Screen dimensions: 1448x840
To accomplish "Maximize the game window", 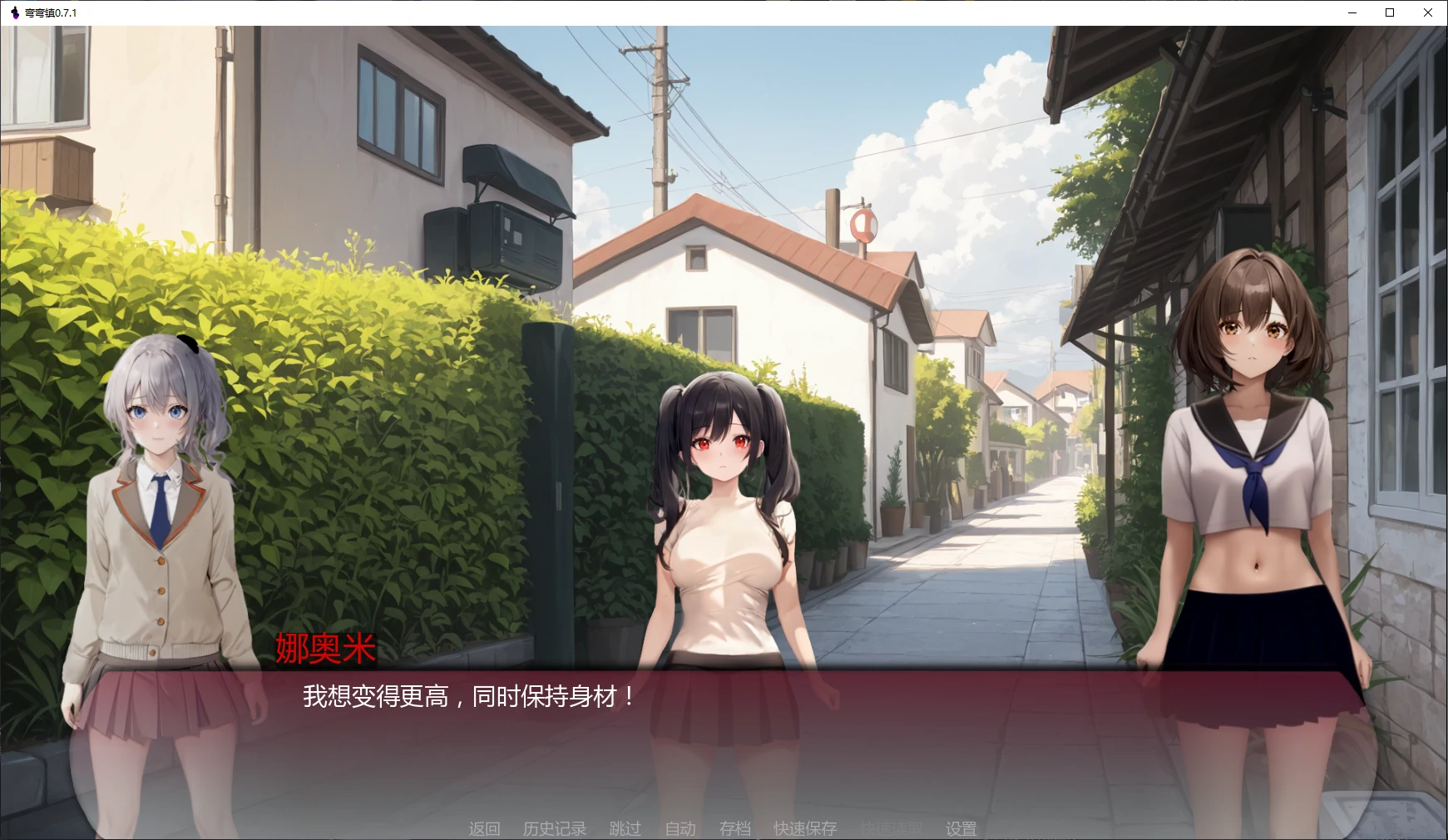I will click(x=1388, y=12).
